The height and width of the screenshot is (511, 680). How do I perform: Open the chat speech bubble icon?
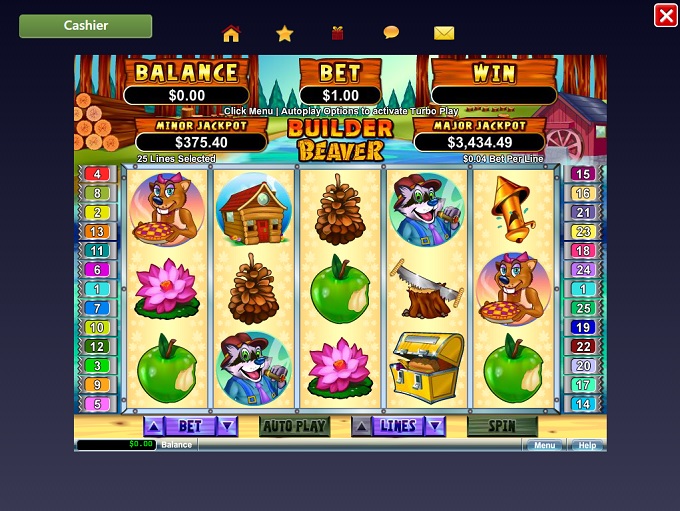(x=391, y=33)
